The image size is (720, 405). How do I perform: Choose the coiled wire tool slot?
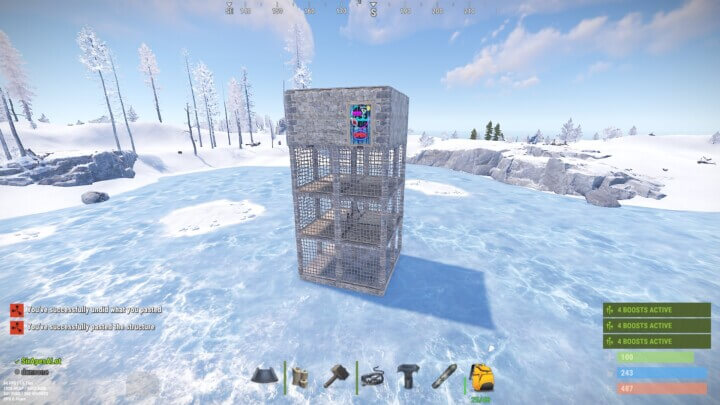[372, 376]
